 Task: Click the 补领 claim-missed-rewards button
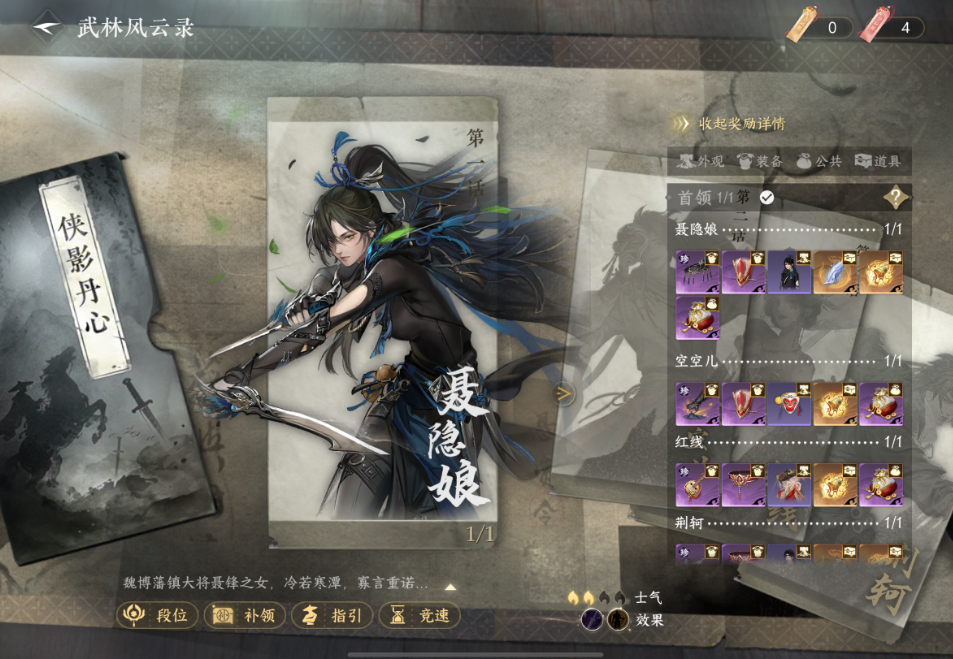(x=244, y=615)
